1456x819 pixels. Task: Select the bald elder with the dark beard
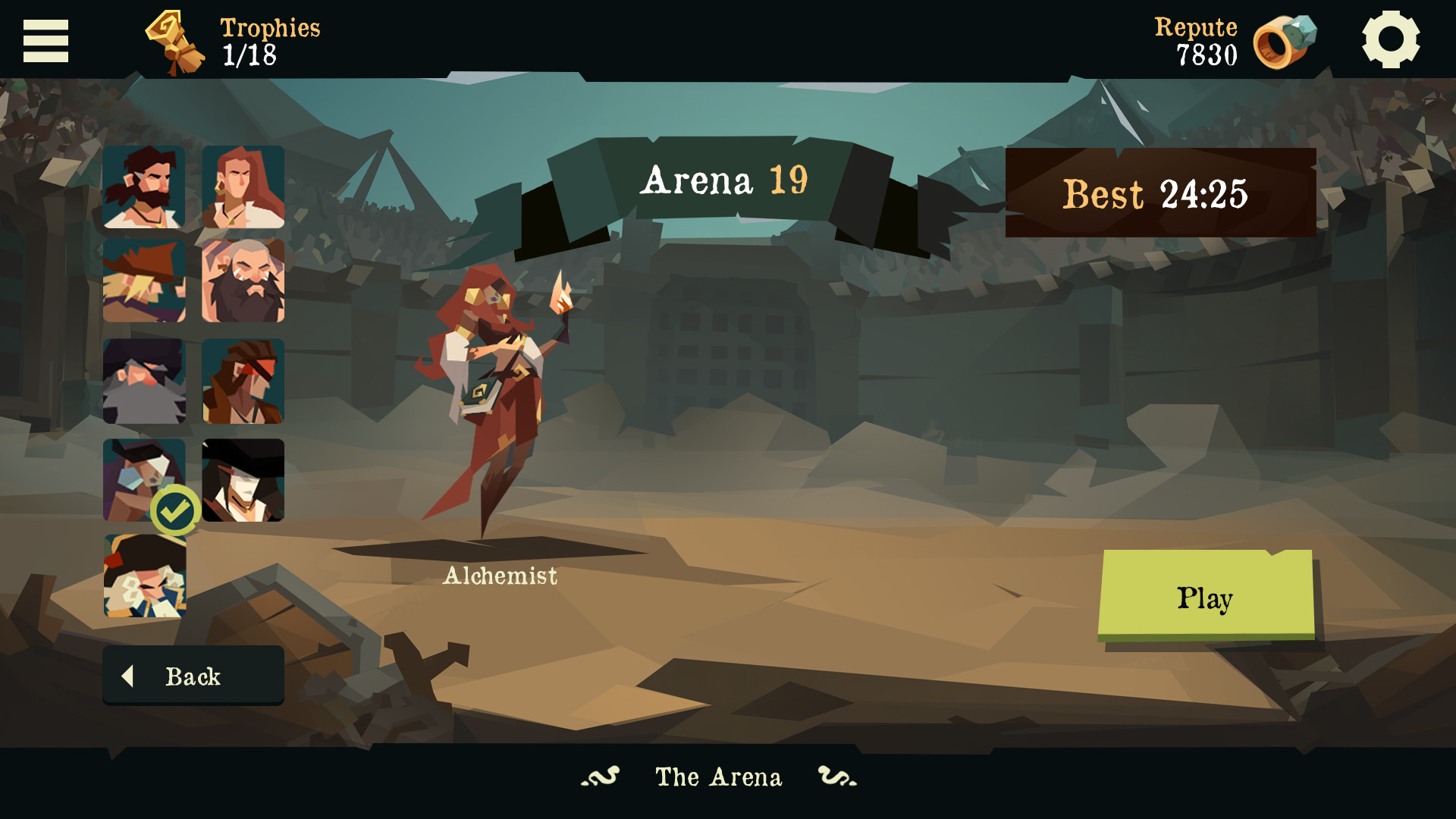tap(243, 281)
